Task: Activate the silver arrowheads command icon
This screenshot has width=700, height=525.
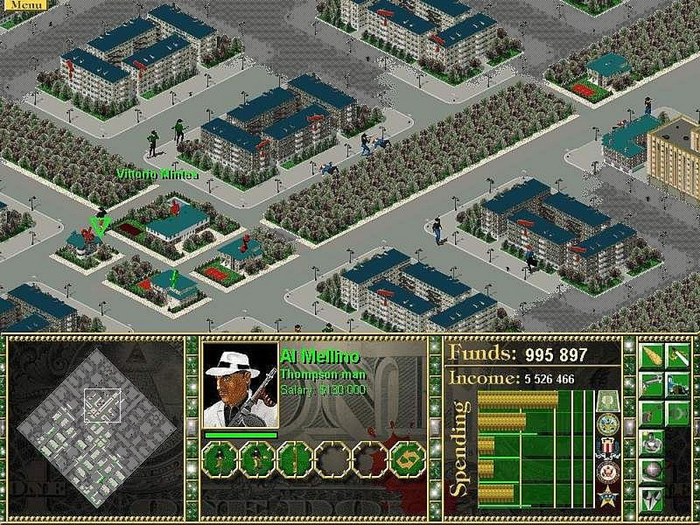Action: click(x=650, y=497)
